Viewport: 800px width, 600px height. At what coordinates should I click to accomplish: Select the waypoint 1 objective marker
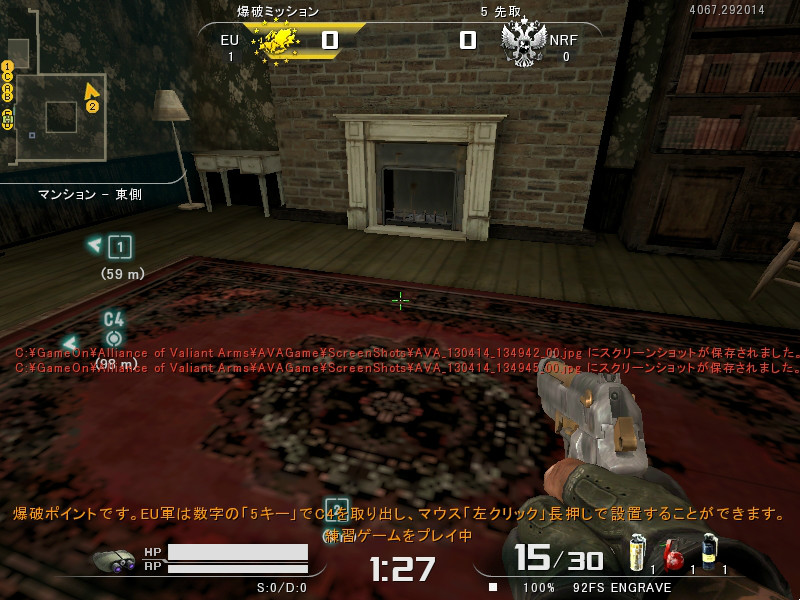click(120, 246)
